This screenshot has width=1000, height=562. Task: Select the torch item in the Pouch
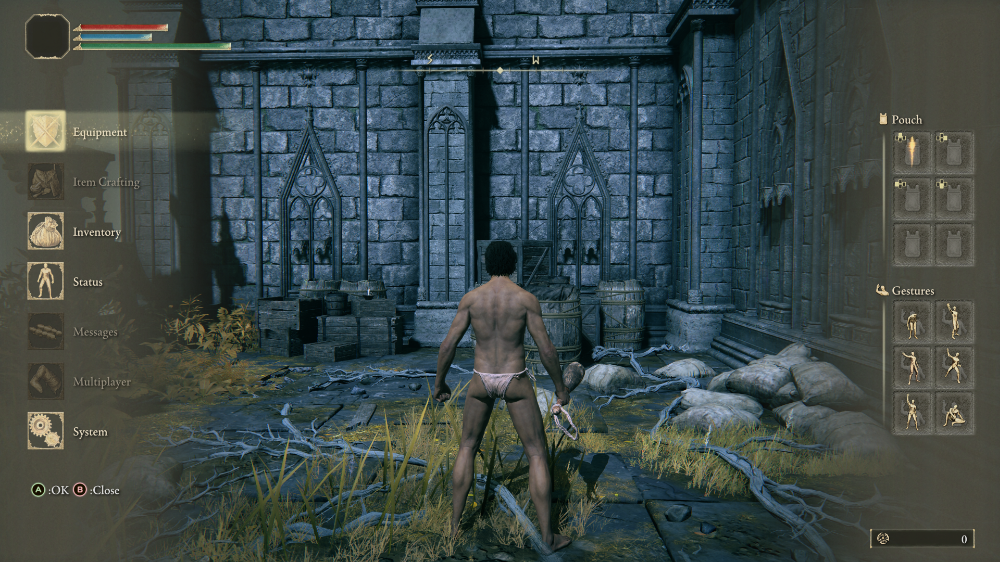pos(912,153)
